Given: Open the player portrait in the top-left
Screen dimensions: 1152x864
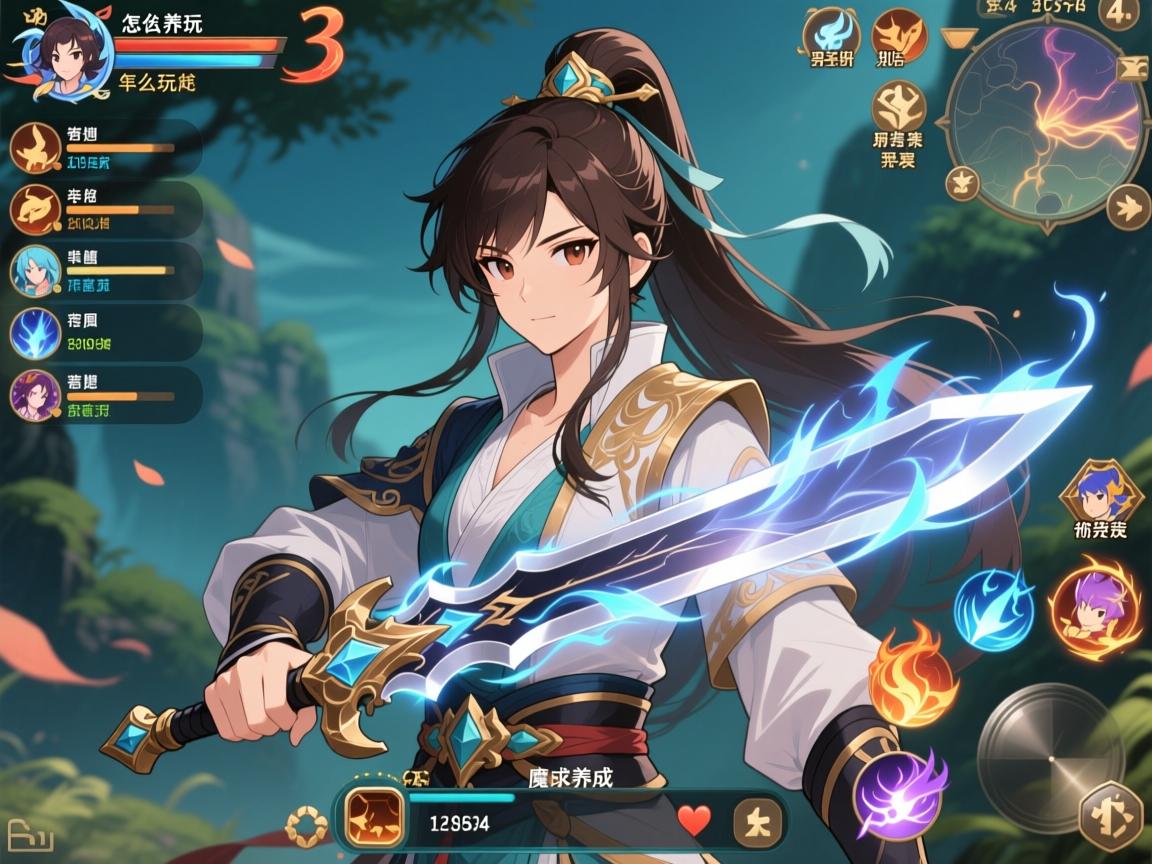Looking at the screenshot, I should [60, 50].
